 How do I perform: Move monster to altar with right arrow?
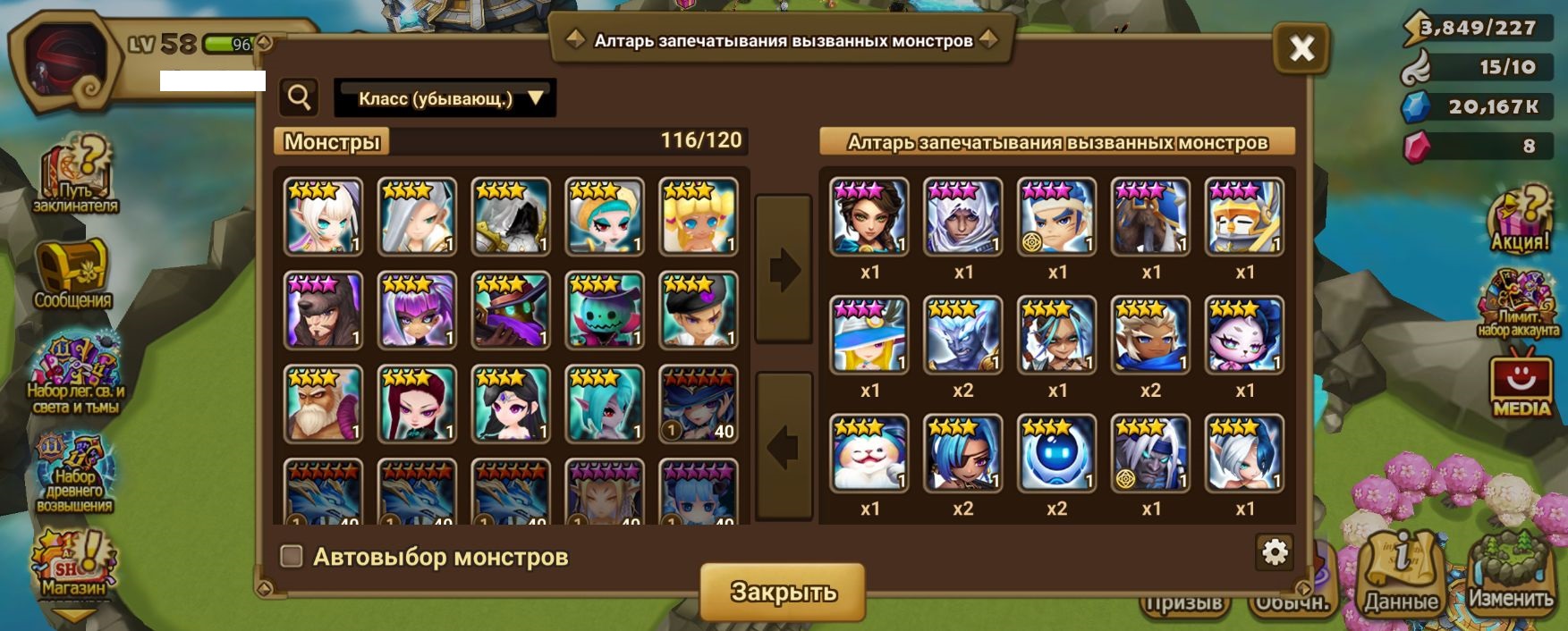point(784,269)
